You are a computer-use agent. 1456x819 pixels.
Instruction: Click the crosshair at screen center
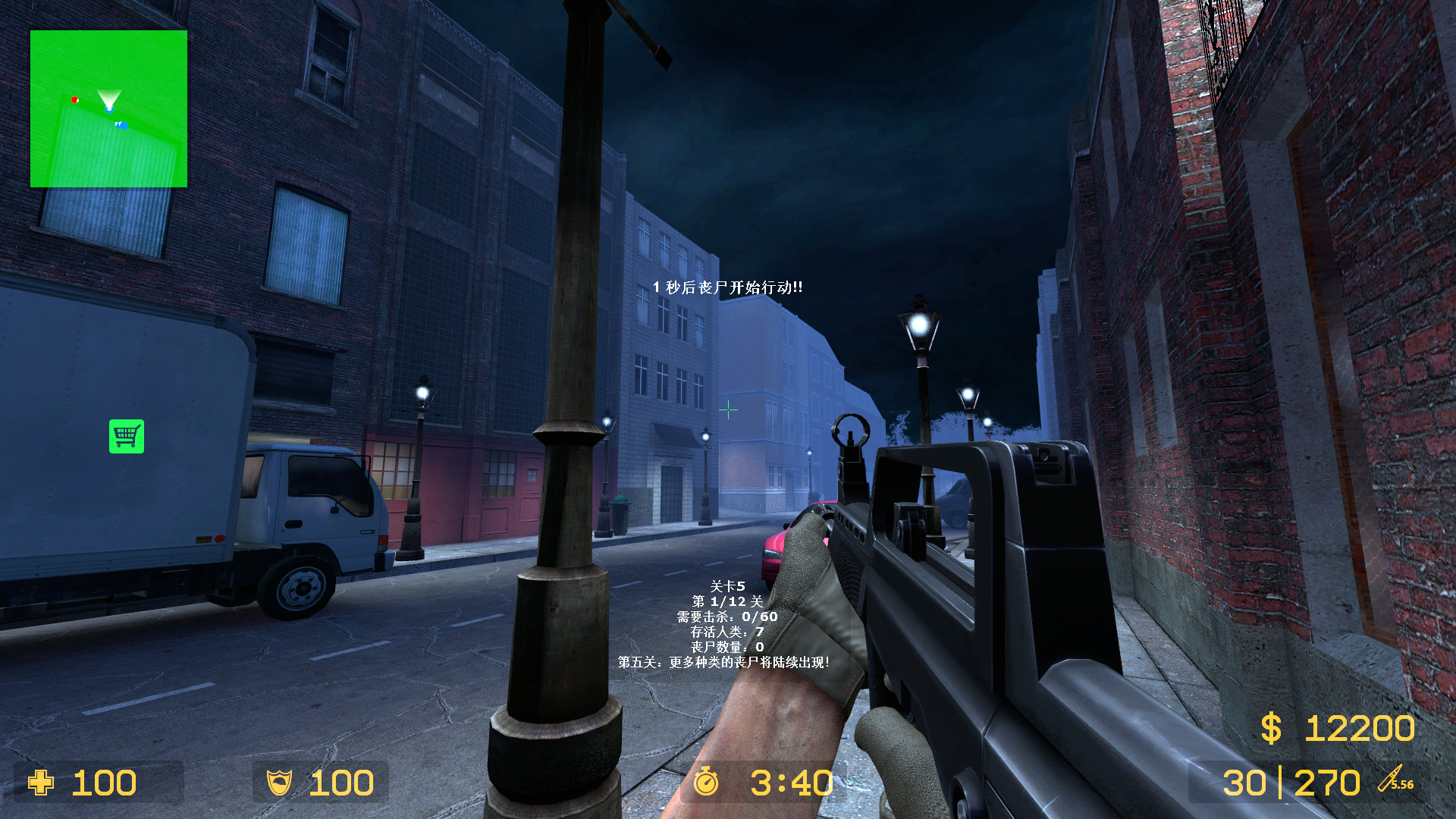[x=728, y=410]
